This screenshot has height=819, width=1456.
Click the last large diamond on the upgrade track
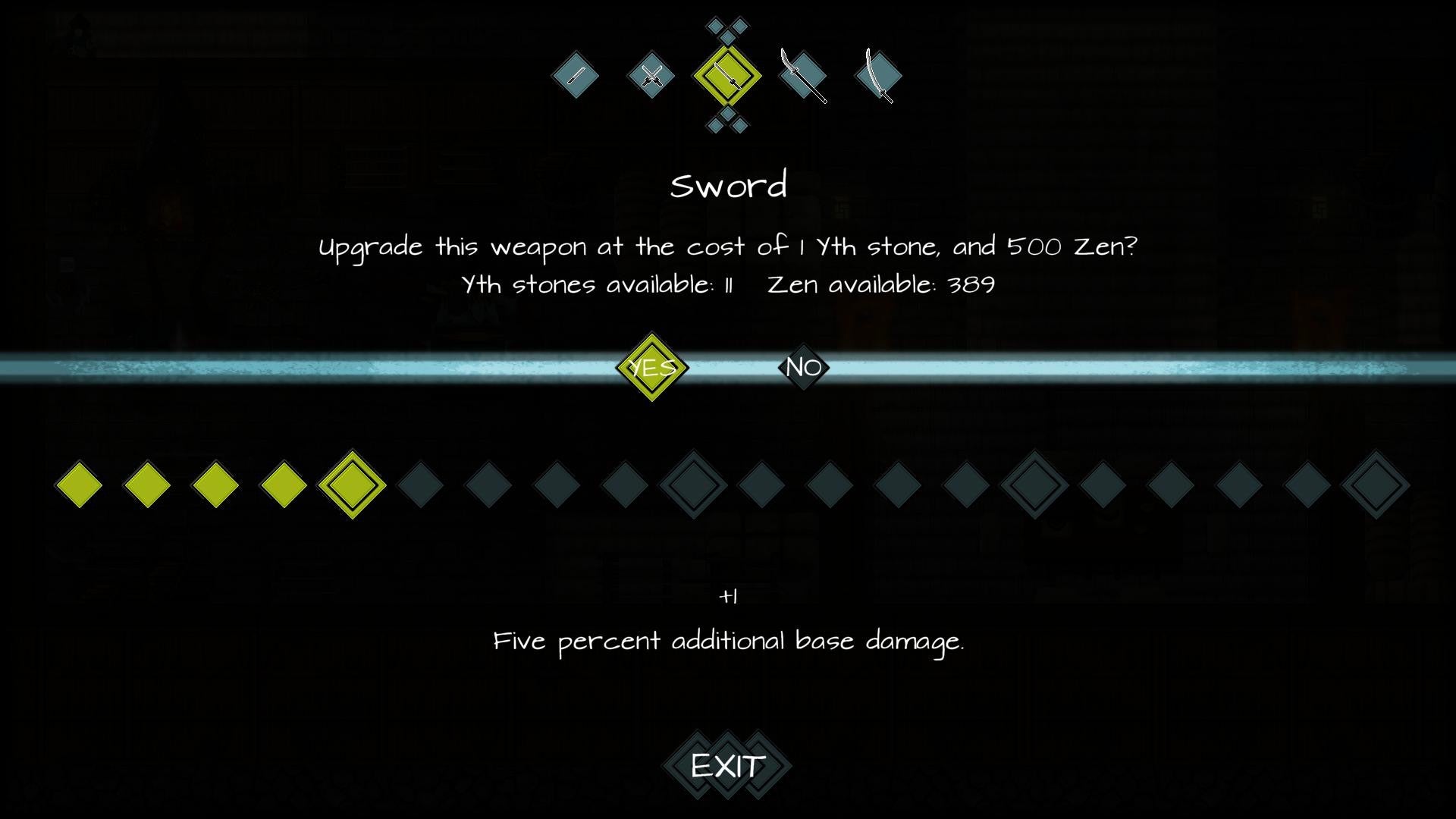1375,484
